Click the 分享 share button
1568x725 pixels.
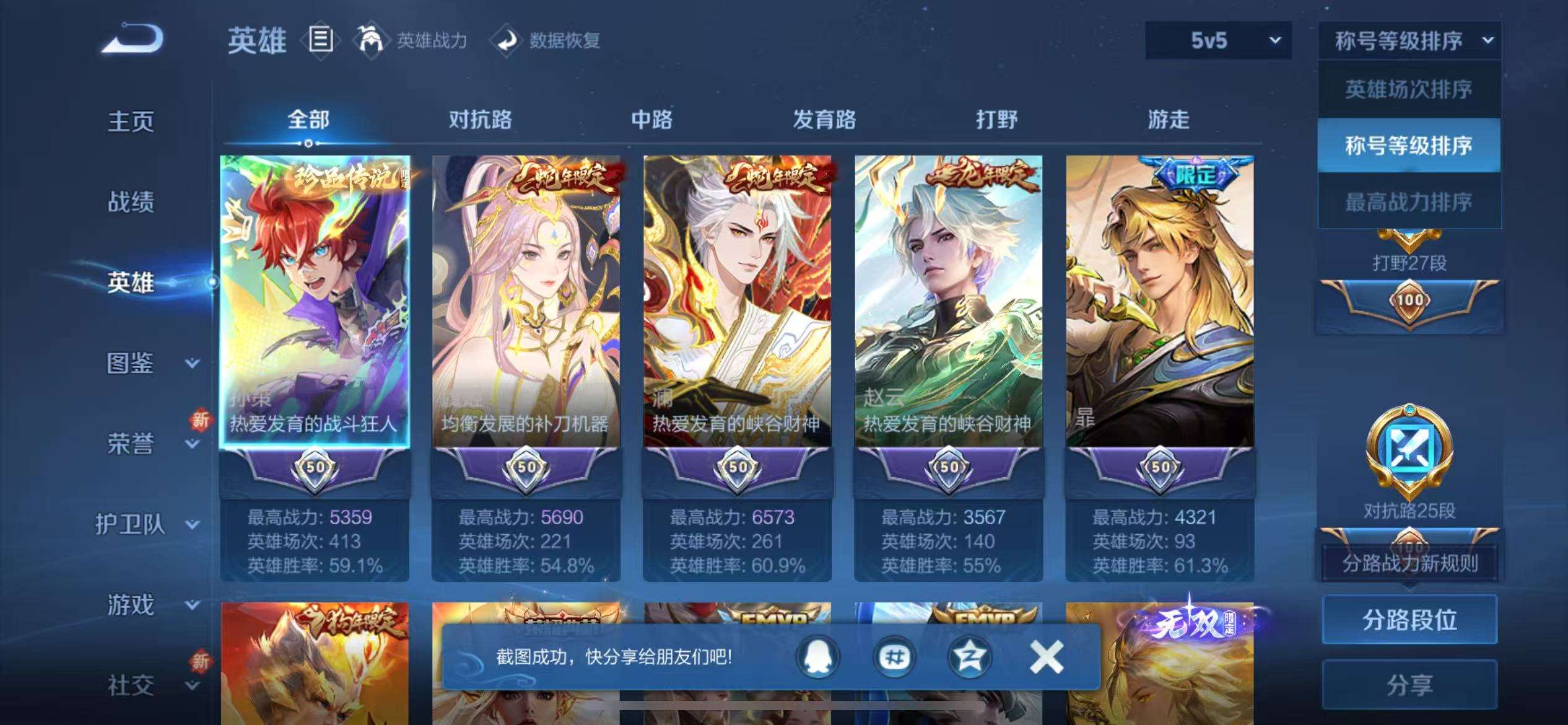point(1410,685)
